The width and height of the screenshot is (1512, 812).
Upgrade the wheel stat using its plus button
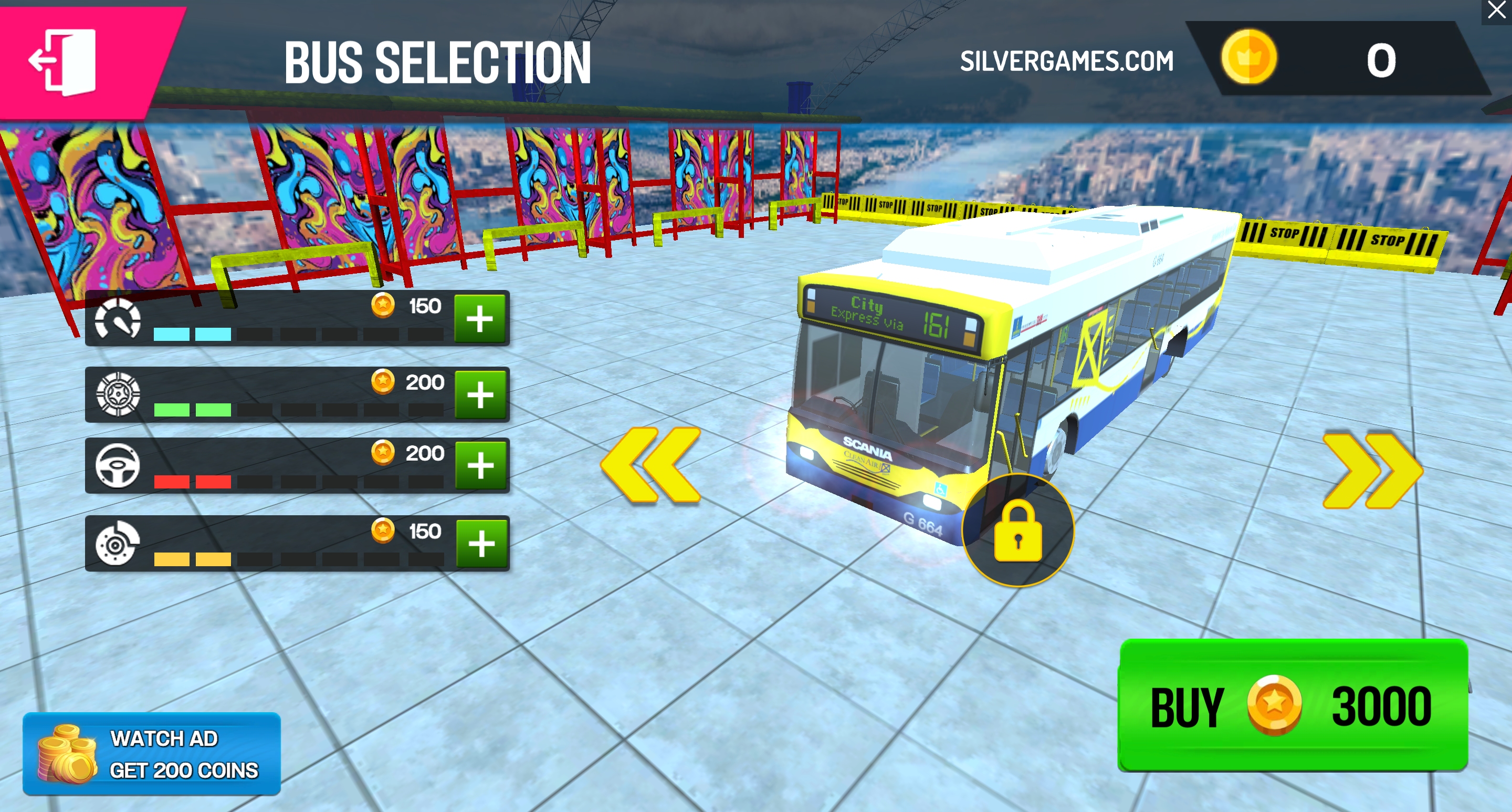pos(480,394)
